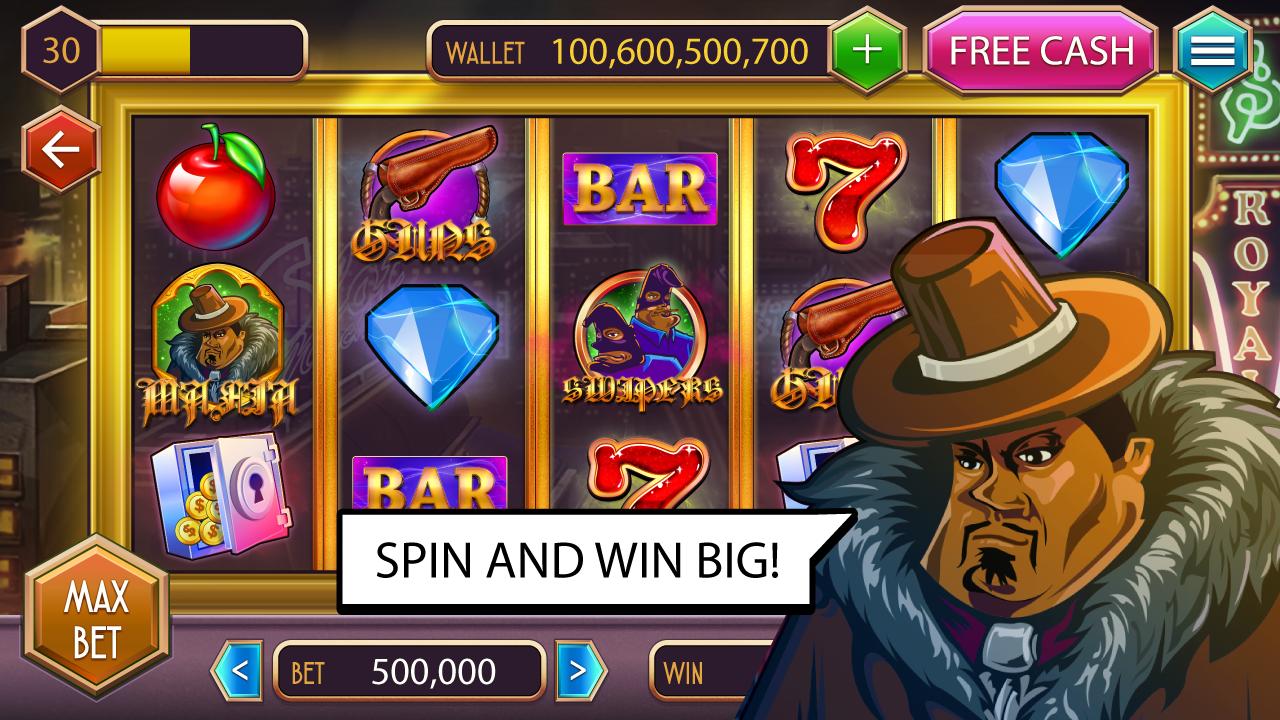Open the hamburger menu in top right

click(x=1212, y=50)
